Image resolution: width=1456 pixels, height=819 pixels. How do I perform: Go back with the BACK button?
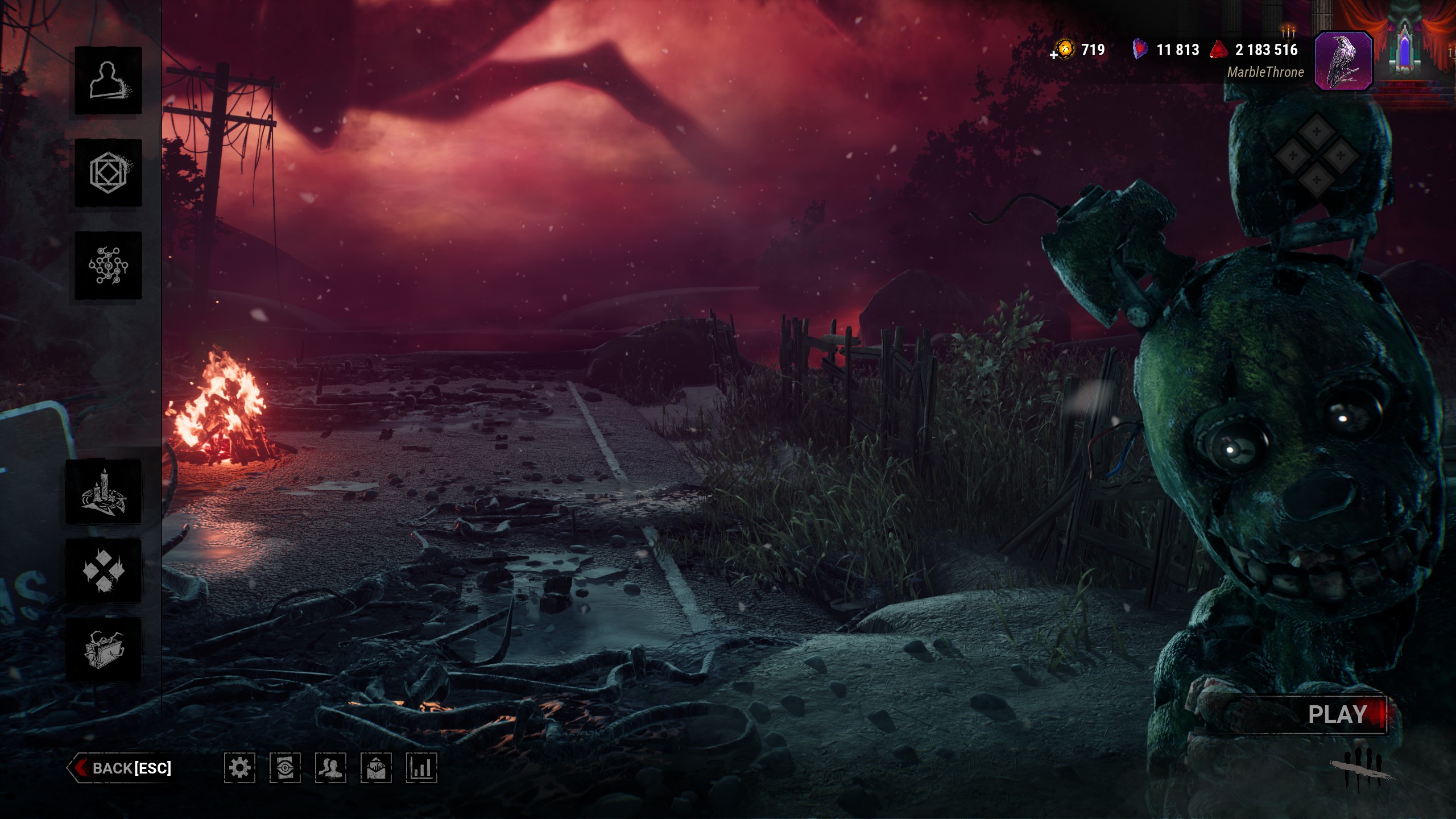point(121,768)
